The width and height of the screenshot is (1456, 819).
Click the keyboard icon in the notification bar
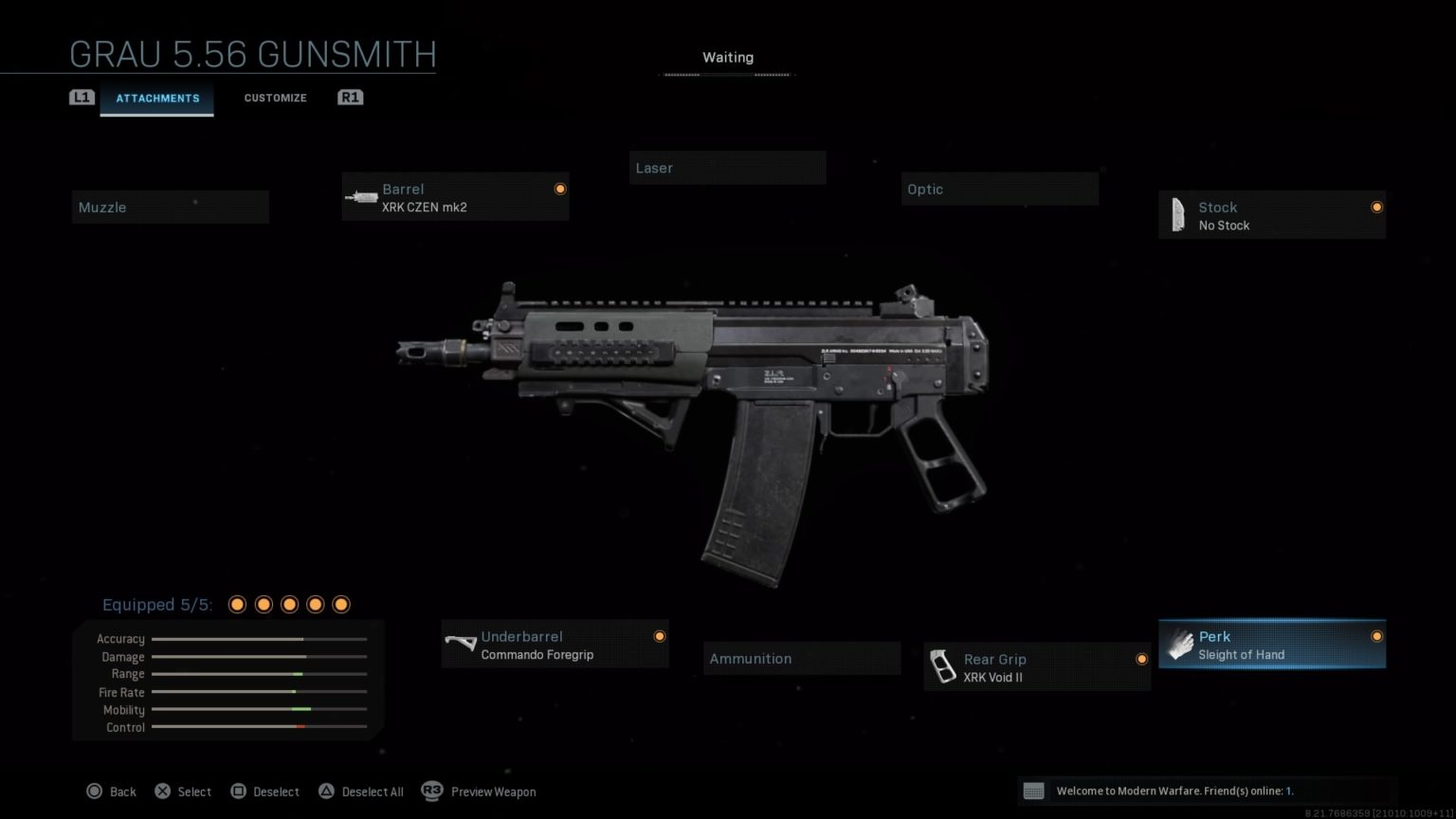click(x=1034, y=791)
